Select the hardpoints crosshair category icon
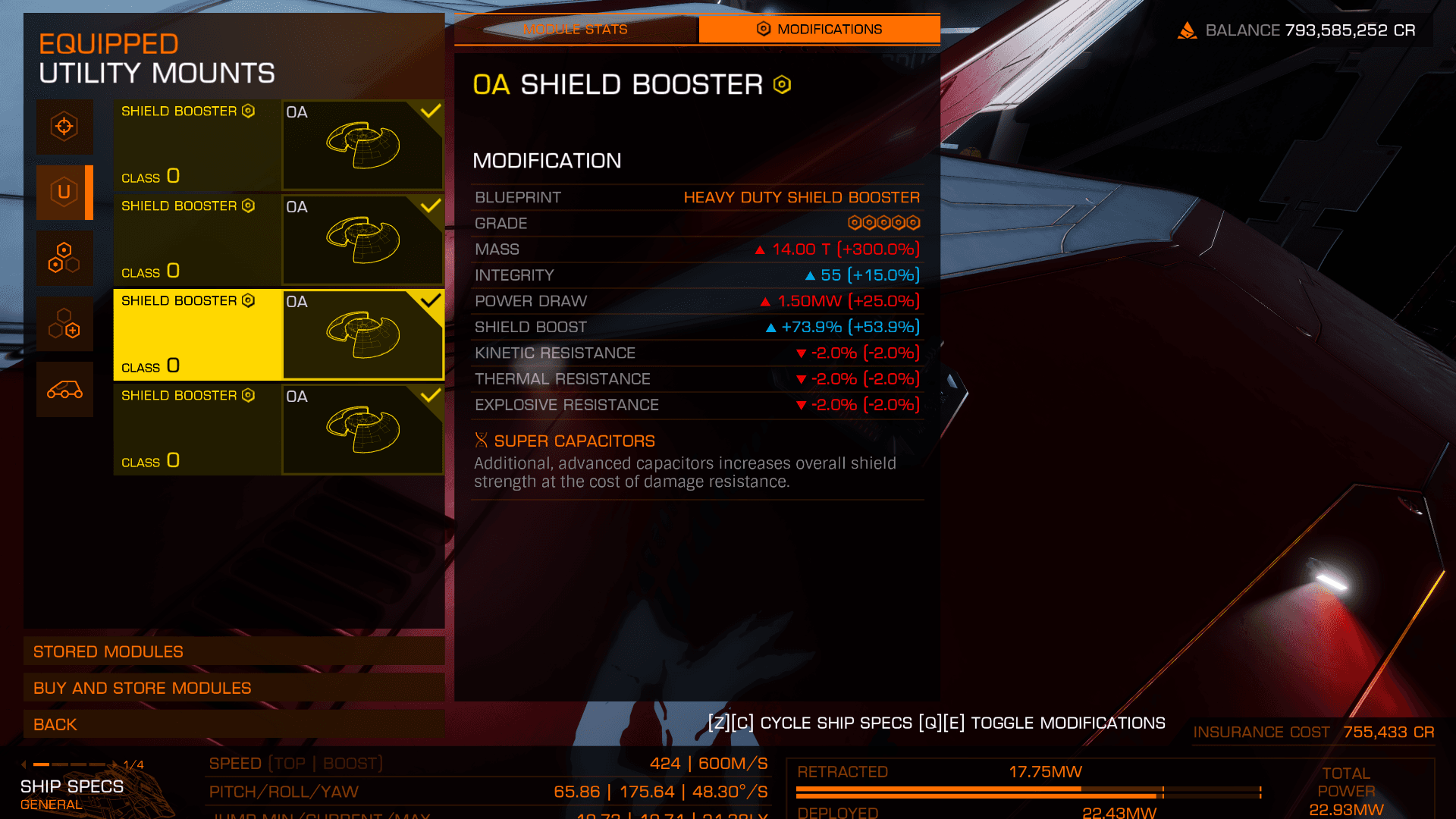 tap(64, 127)
